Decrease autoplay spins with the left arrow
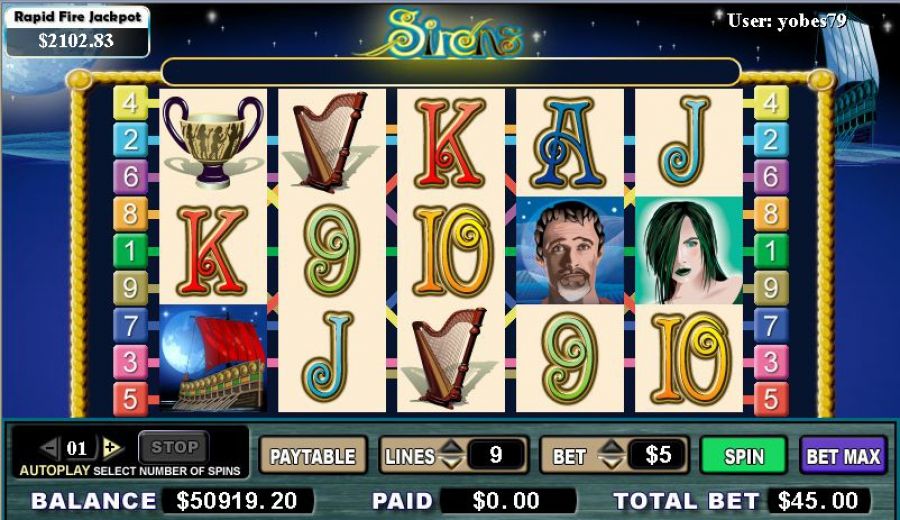The width and height of the screenshot is (900, 520). 48,447
